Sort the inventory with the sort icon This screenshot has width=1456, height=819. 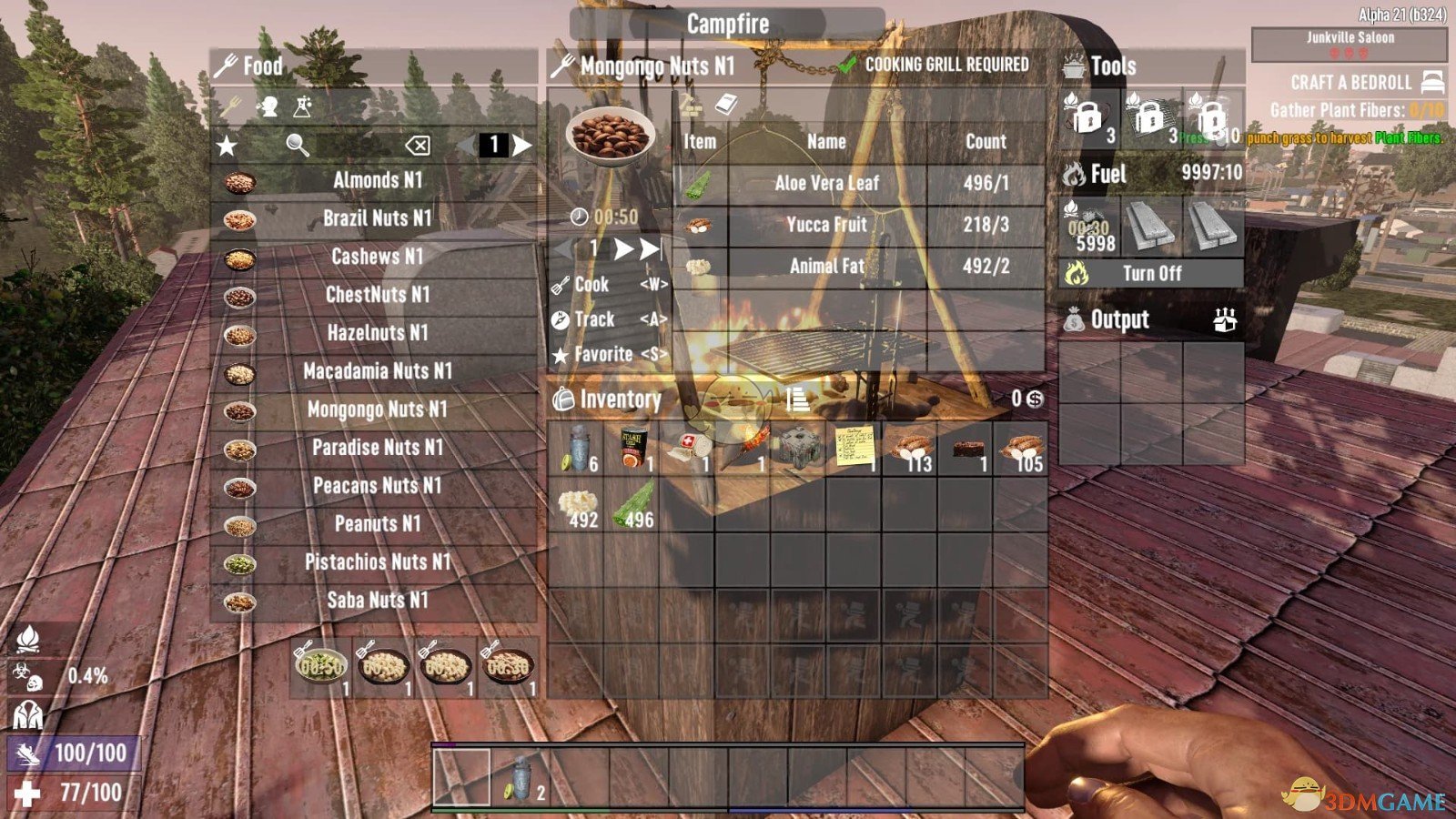[797, 399]
